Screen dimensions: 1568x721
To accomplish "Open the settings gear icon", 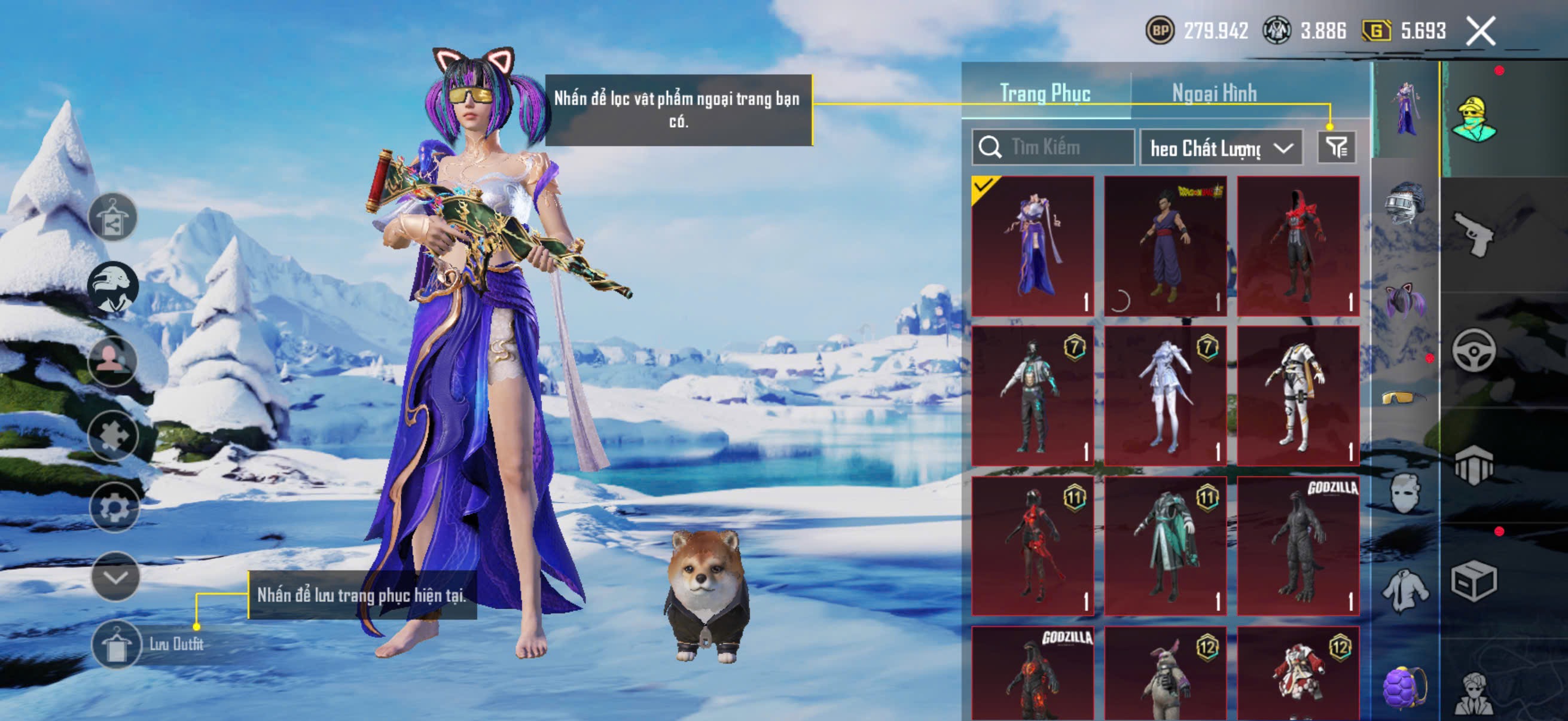I will 114,507.
